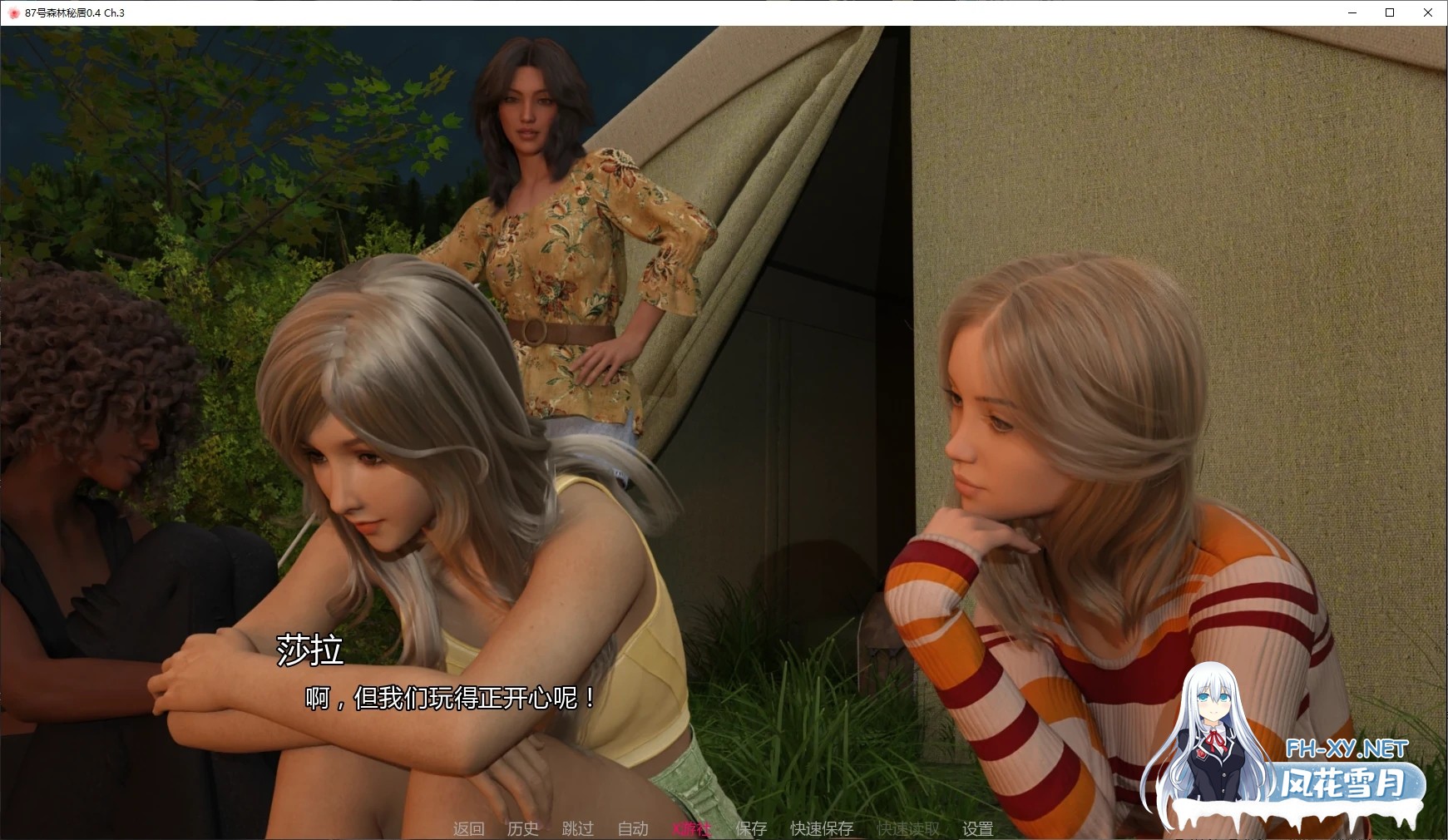Screen dimensions: 1448x840
Task: Close the 87号森林秘居 window
Action: pyautogui.click(x=1428, y=12)
